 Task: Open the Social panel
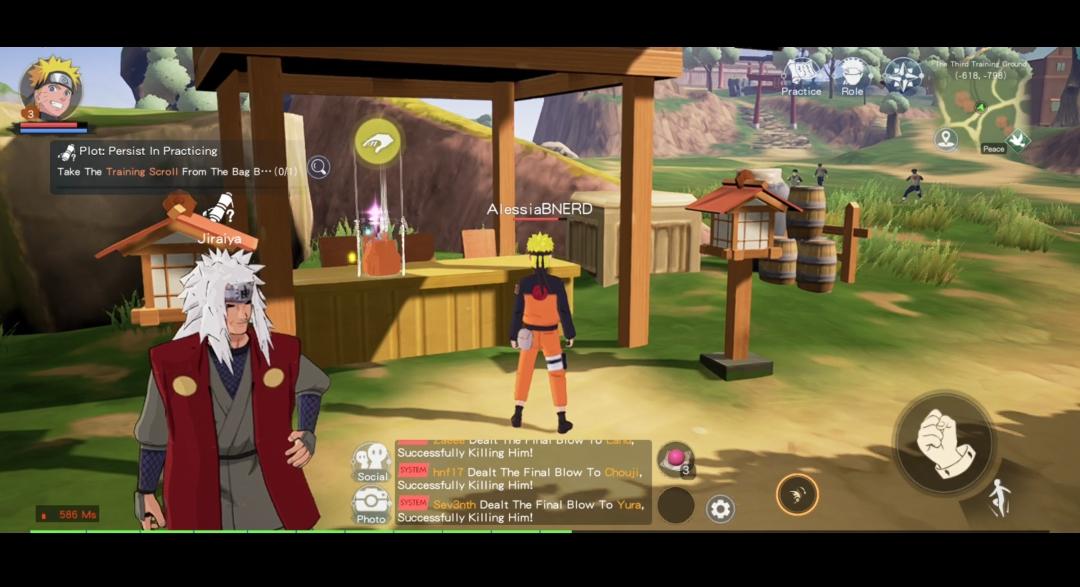tap(372, 463)
